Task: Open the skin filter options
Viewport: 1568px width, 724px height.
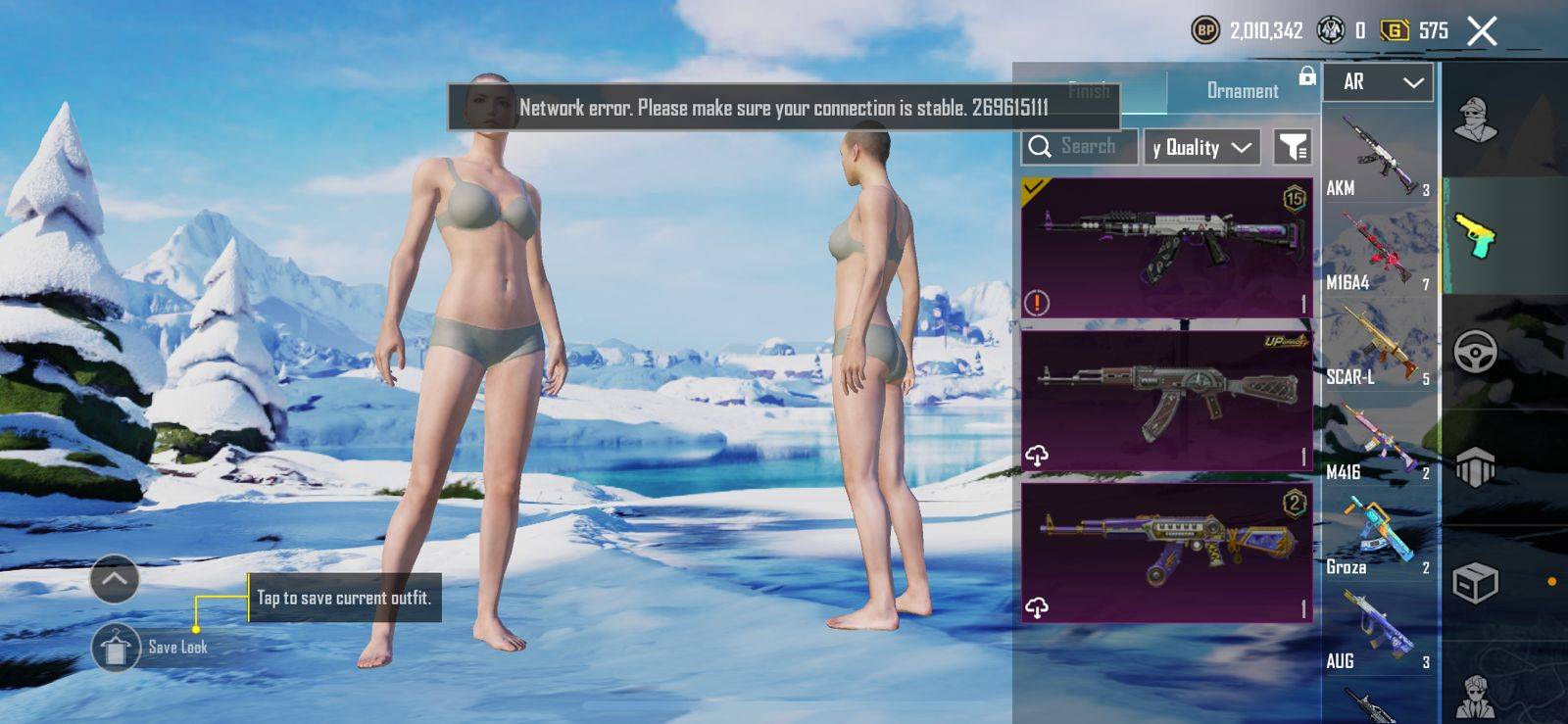Action: pyautogui.click(x=1292, y=148)
